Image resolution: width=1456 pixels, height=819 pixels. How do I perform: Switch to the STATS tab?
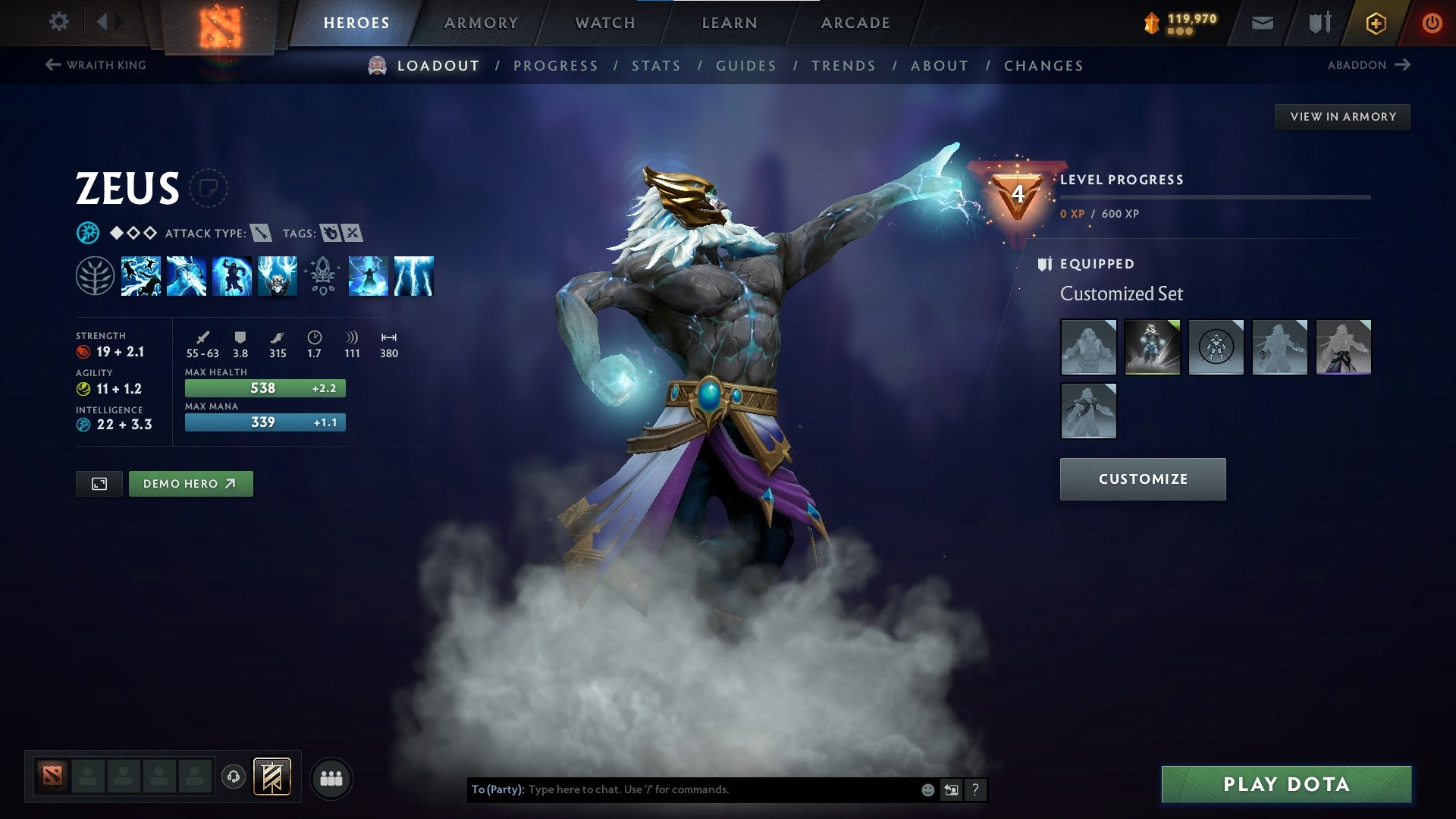pyautogui.click(x=656, y=66)
